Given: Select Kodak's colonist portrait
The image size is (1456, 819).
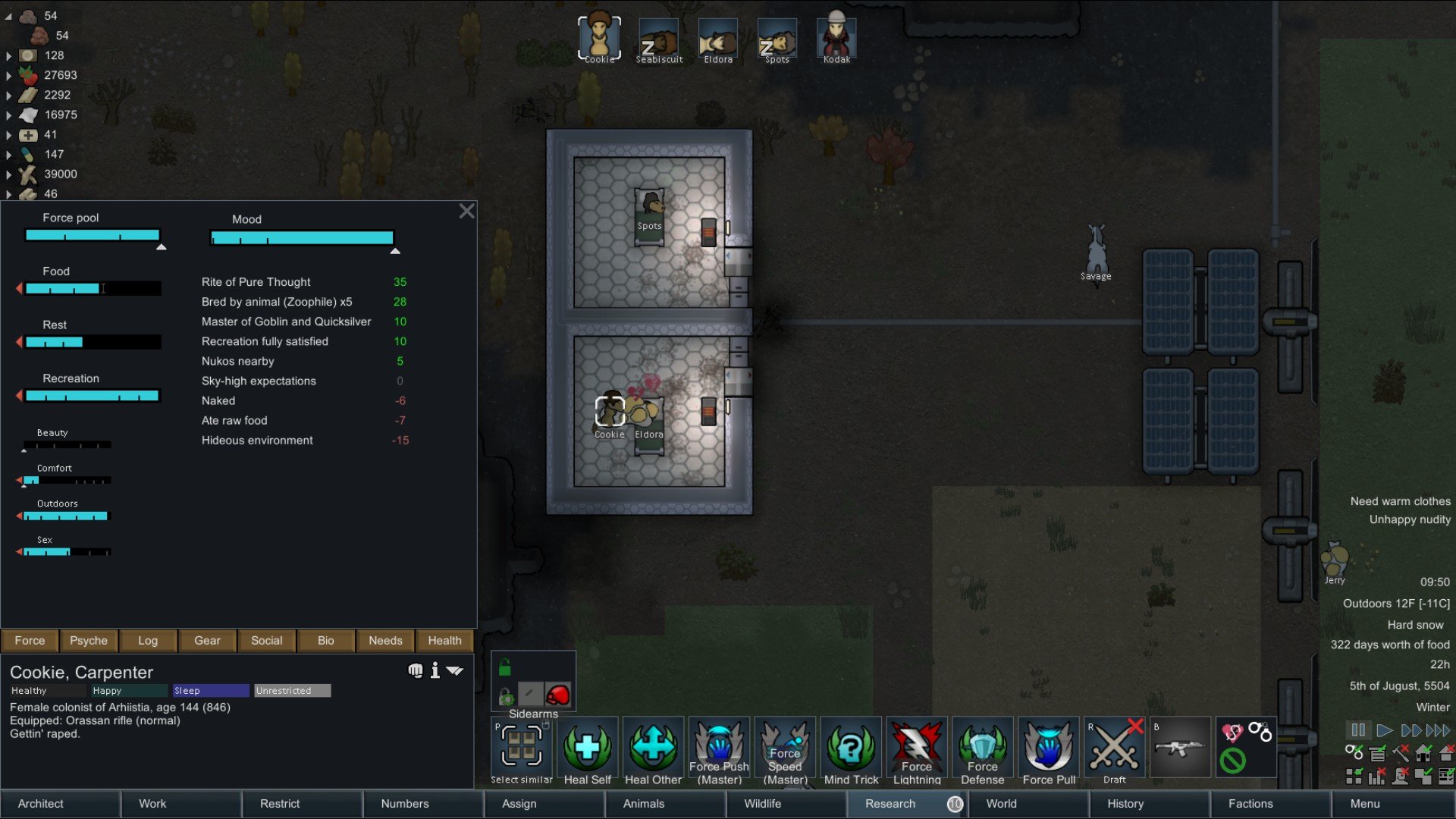Looking at the screenshot, I should (x=836, y=38).
